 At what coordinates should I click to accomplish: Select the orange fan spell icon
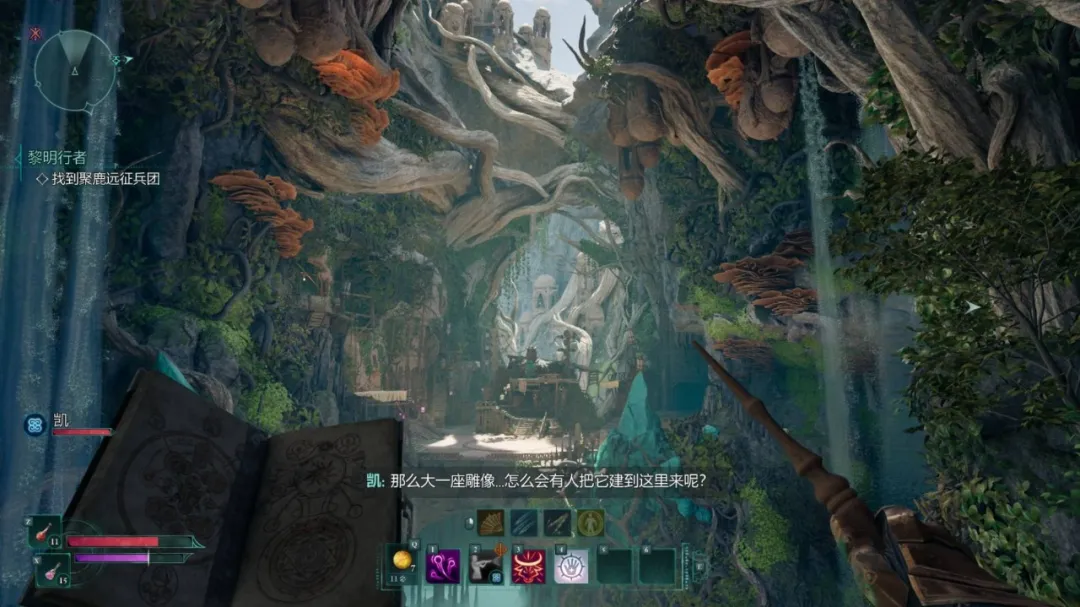(490, 522)
